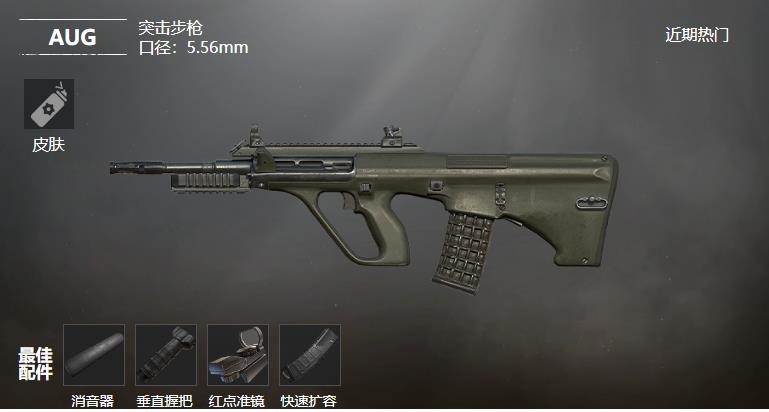
Task: Pick the 快速扩容 extended quickdraw magazine slot
Action: point(310,355)
